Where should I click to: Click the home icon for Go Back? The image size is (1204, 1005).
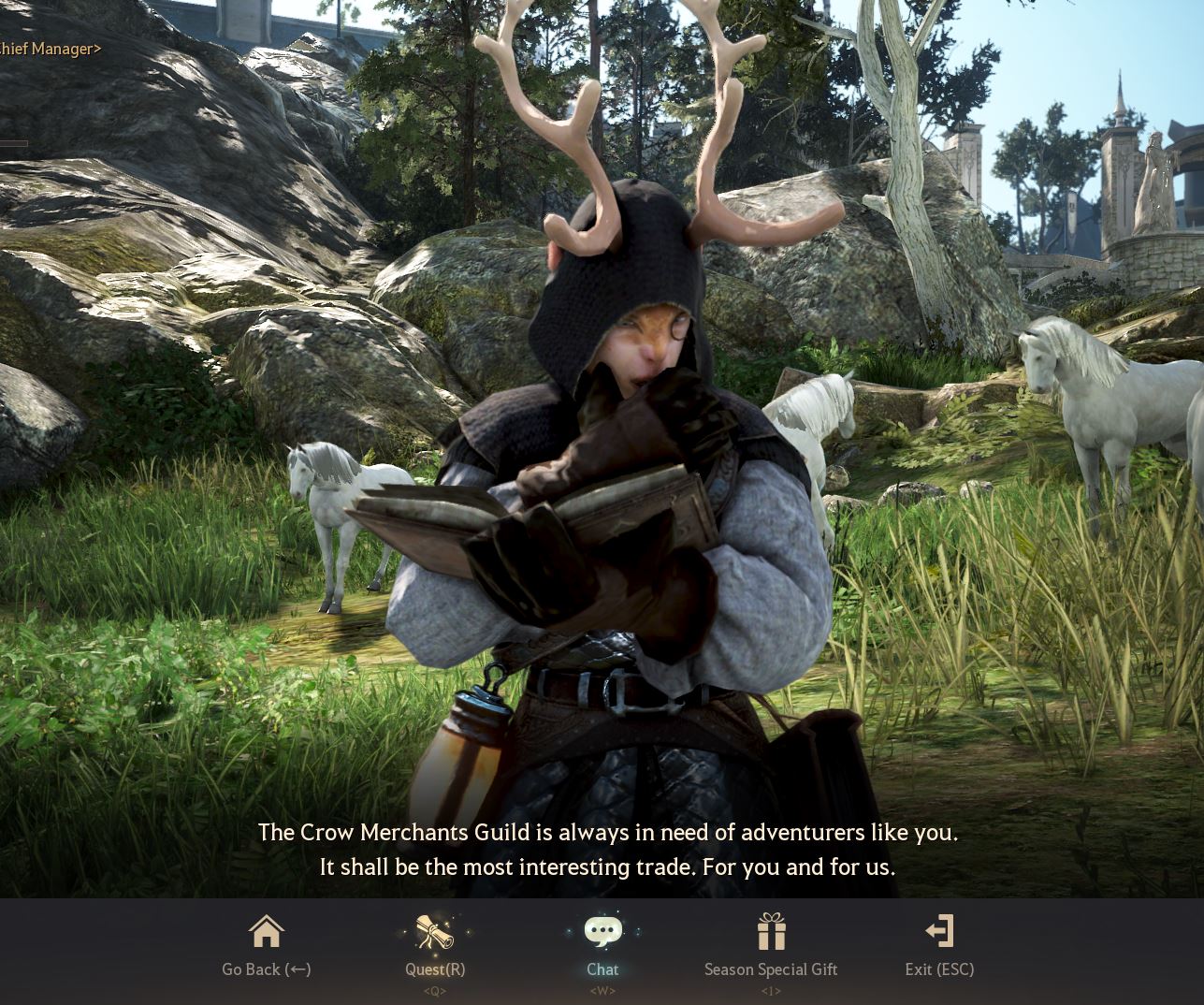pos(266,931)
